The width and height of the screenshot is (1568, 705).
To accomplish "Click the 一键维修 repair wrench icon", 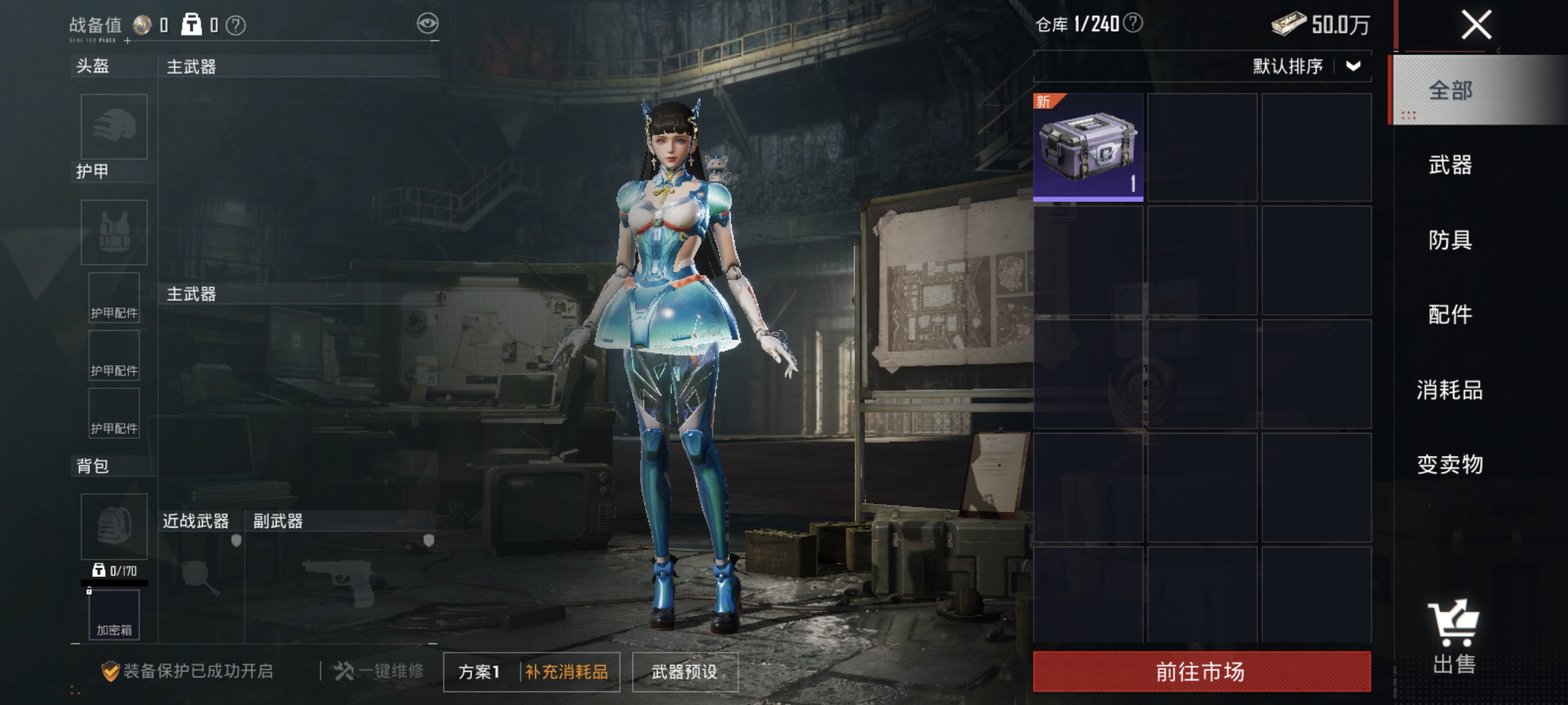I will [342, 672].
